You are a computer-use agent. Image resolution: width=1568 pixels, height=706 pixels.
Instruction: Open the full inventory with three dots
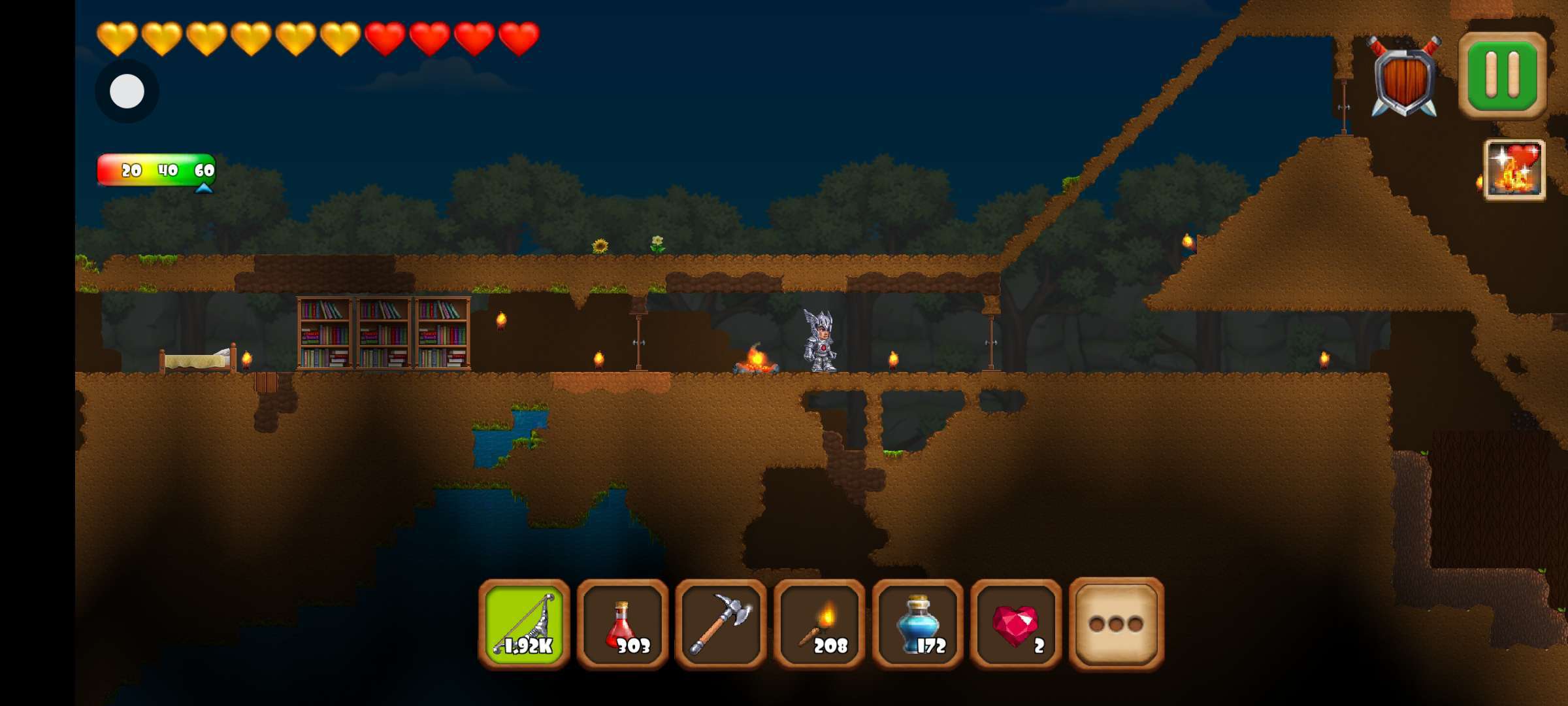1116,625
